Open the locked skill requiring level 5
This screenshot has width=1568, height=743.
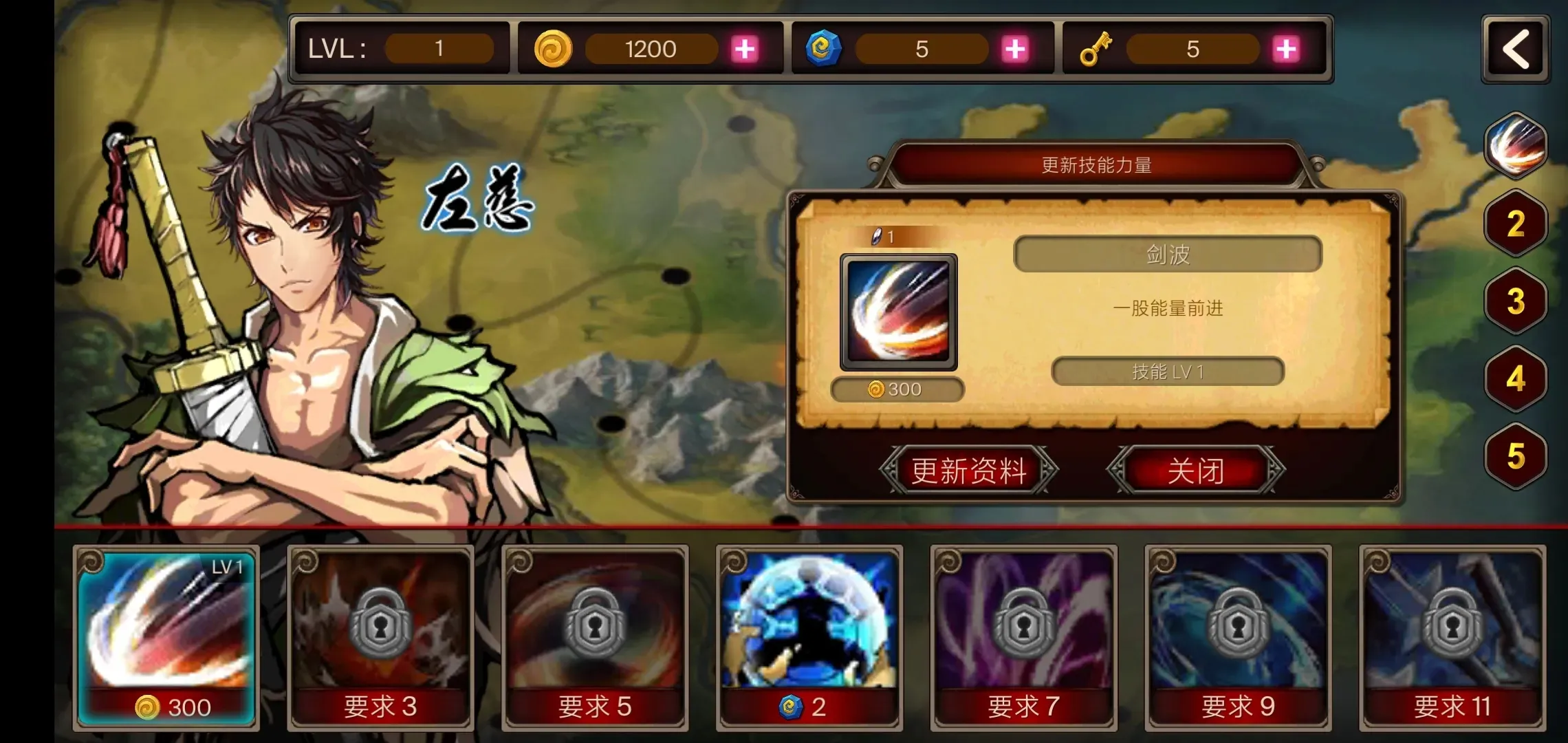point(594,640)
